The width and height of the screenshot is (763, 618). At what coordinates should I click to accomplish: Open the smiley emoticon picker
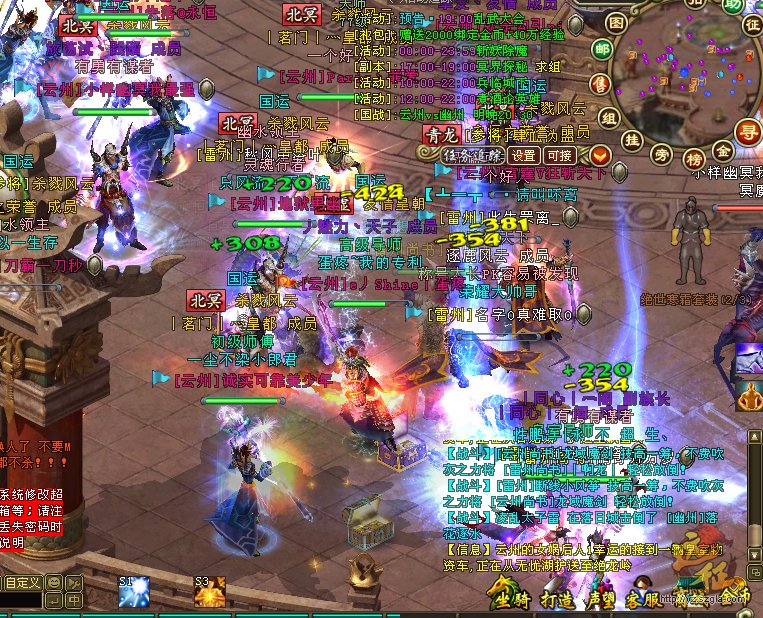point(52,582)
